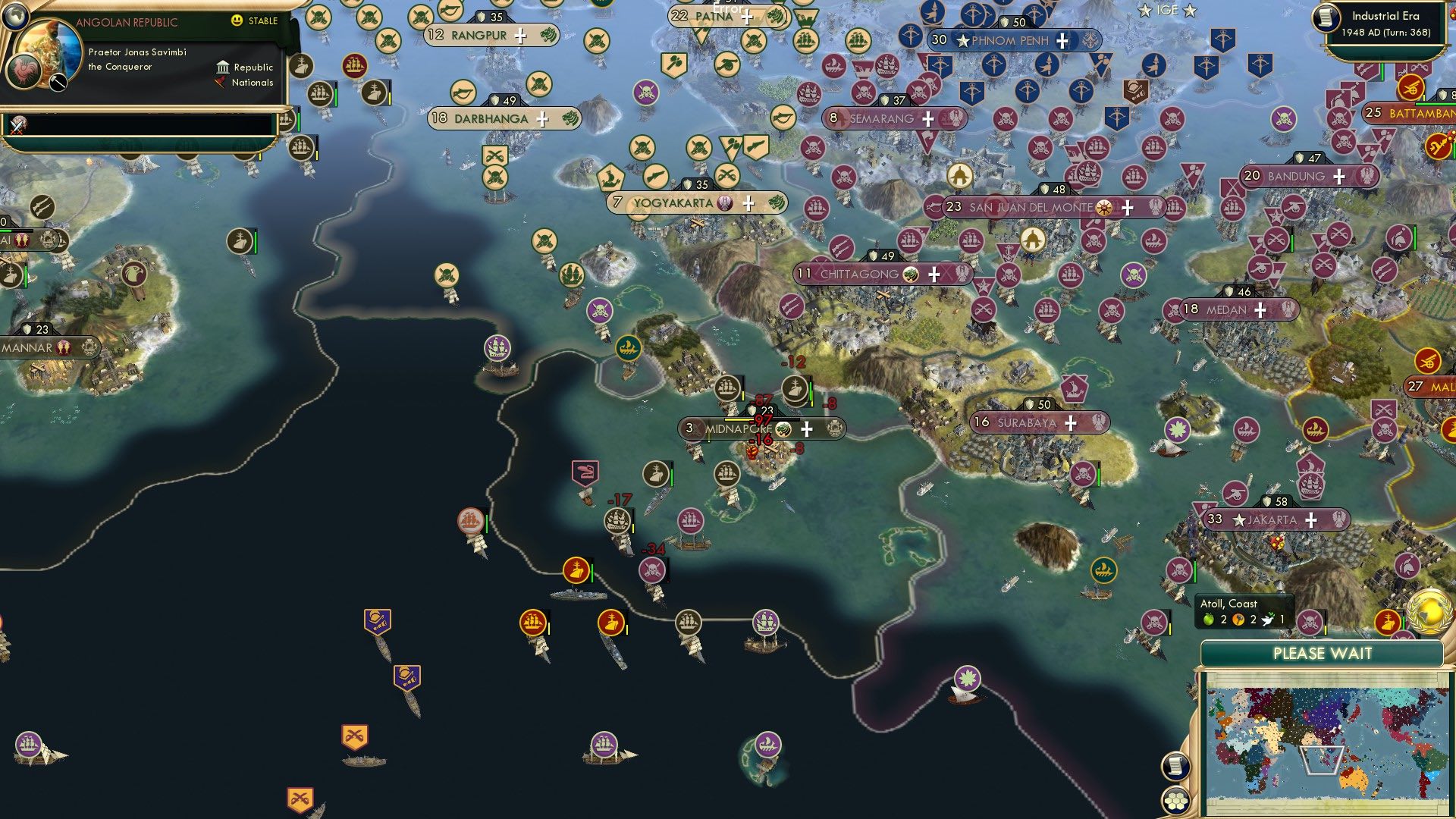The height and width of the screenshot is (819, 1456).
Task: Expand Jakarta's city banner with its plus button
Action: coord(1310,519)
